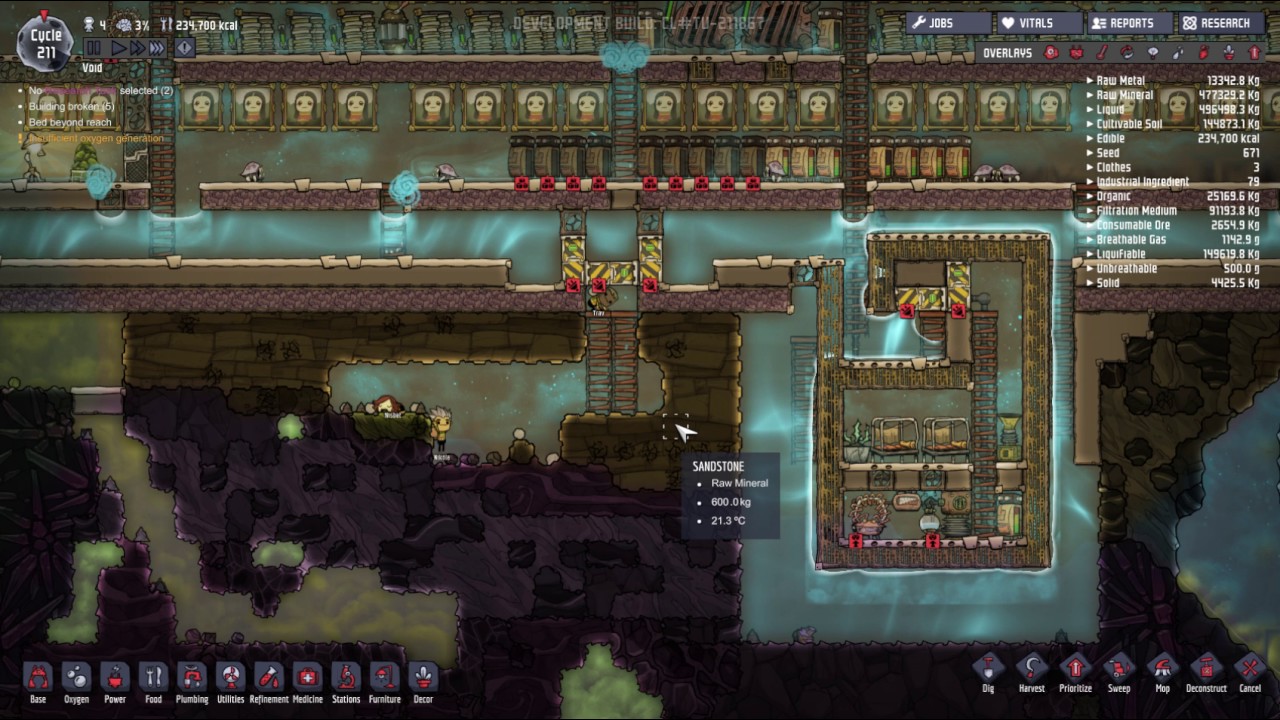Open the Furniture build category

[x=384, y=680]
